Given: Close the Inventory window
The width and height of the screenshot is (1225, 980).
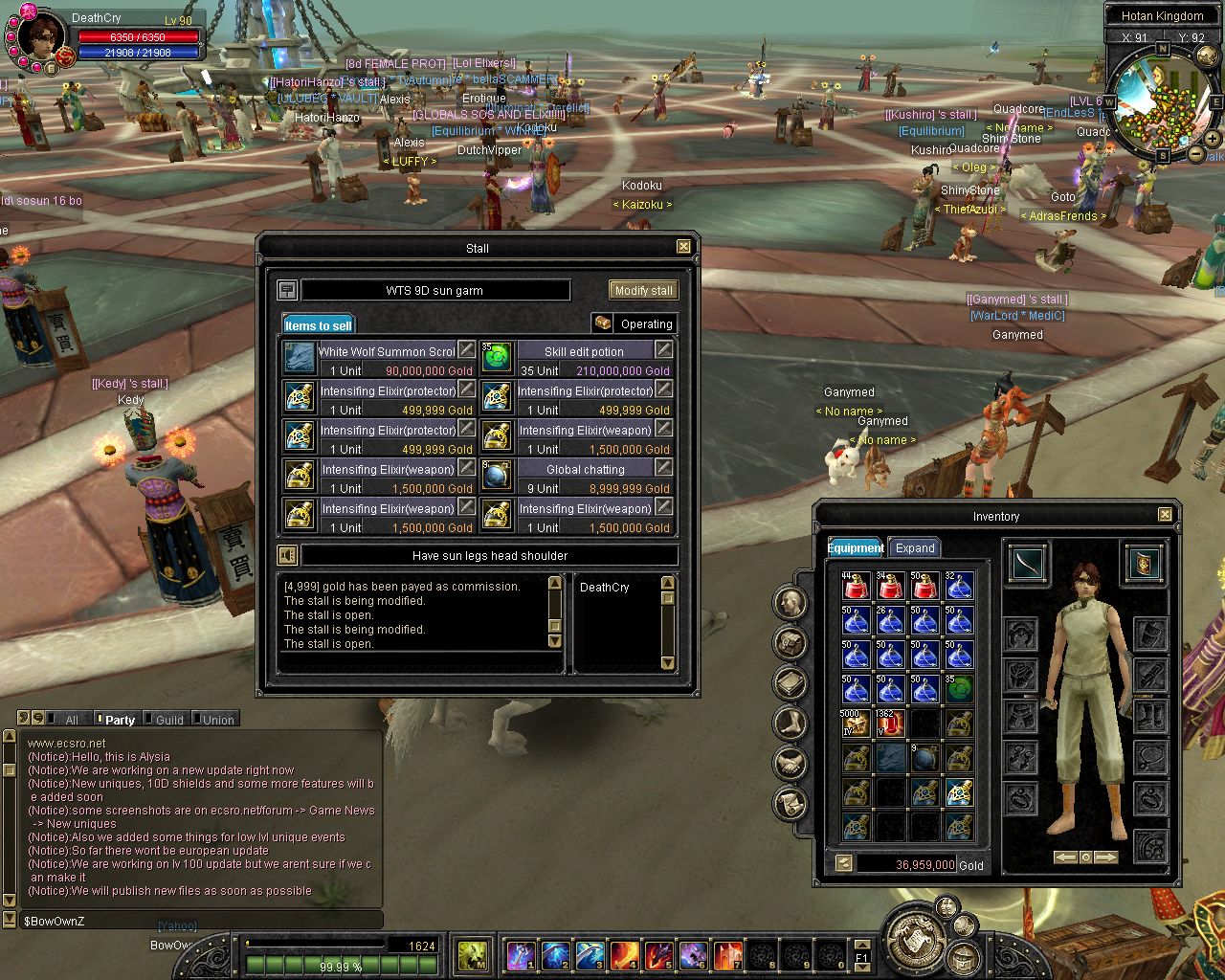Looking at the screenshot, I should tap(1165, 515).
